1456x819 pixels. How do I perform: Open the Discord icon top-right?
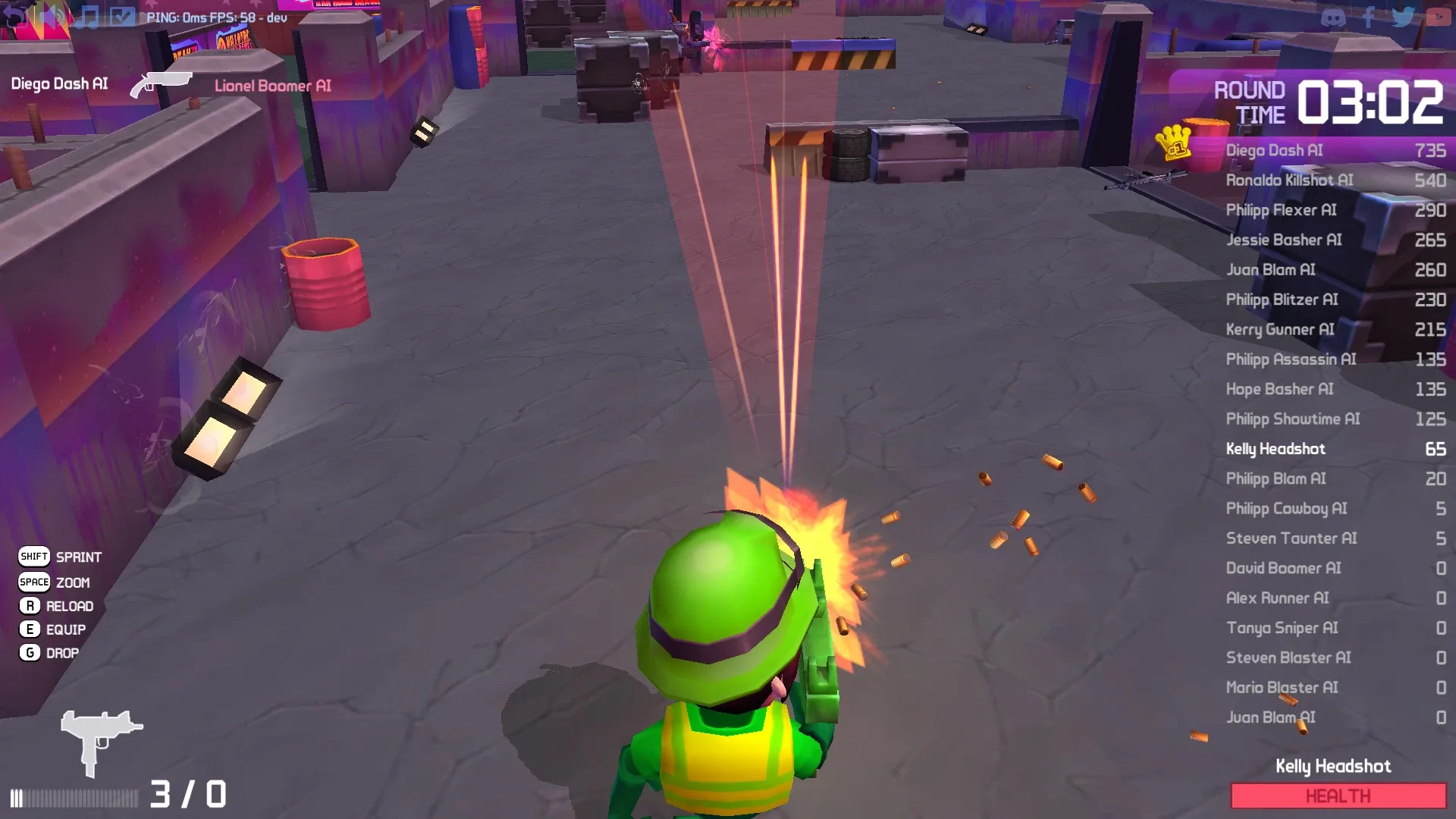click(1334, 17)
